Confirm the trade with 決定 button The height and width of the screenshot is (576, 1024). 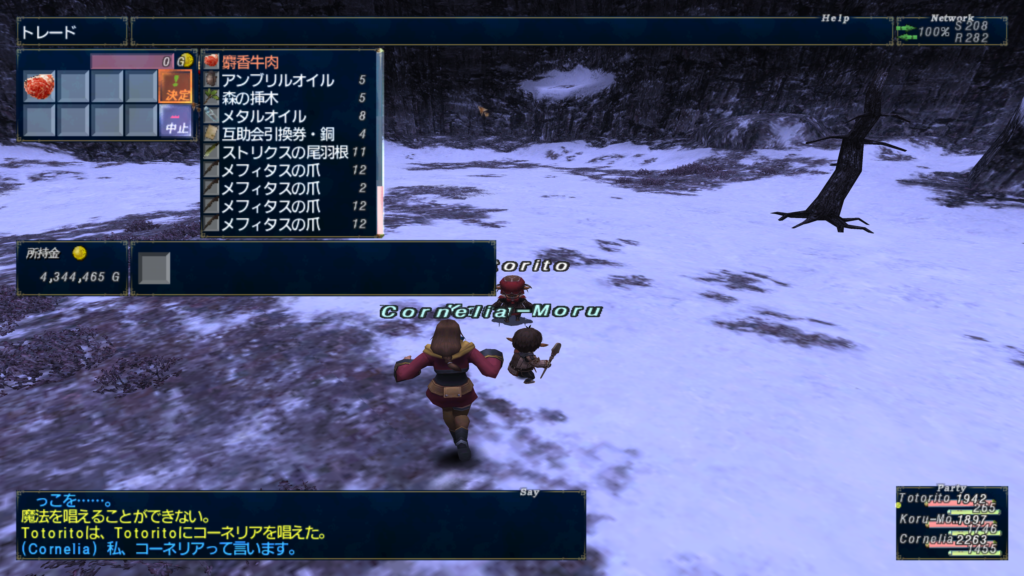[175, 86]
